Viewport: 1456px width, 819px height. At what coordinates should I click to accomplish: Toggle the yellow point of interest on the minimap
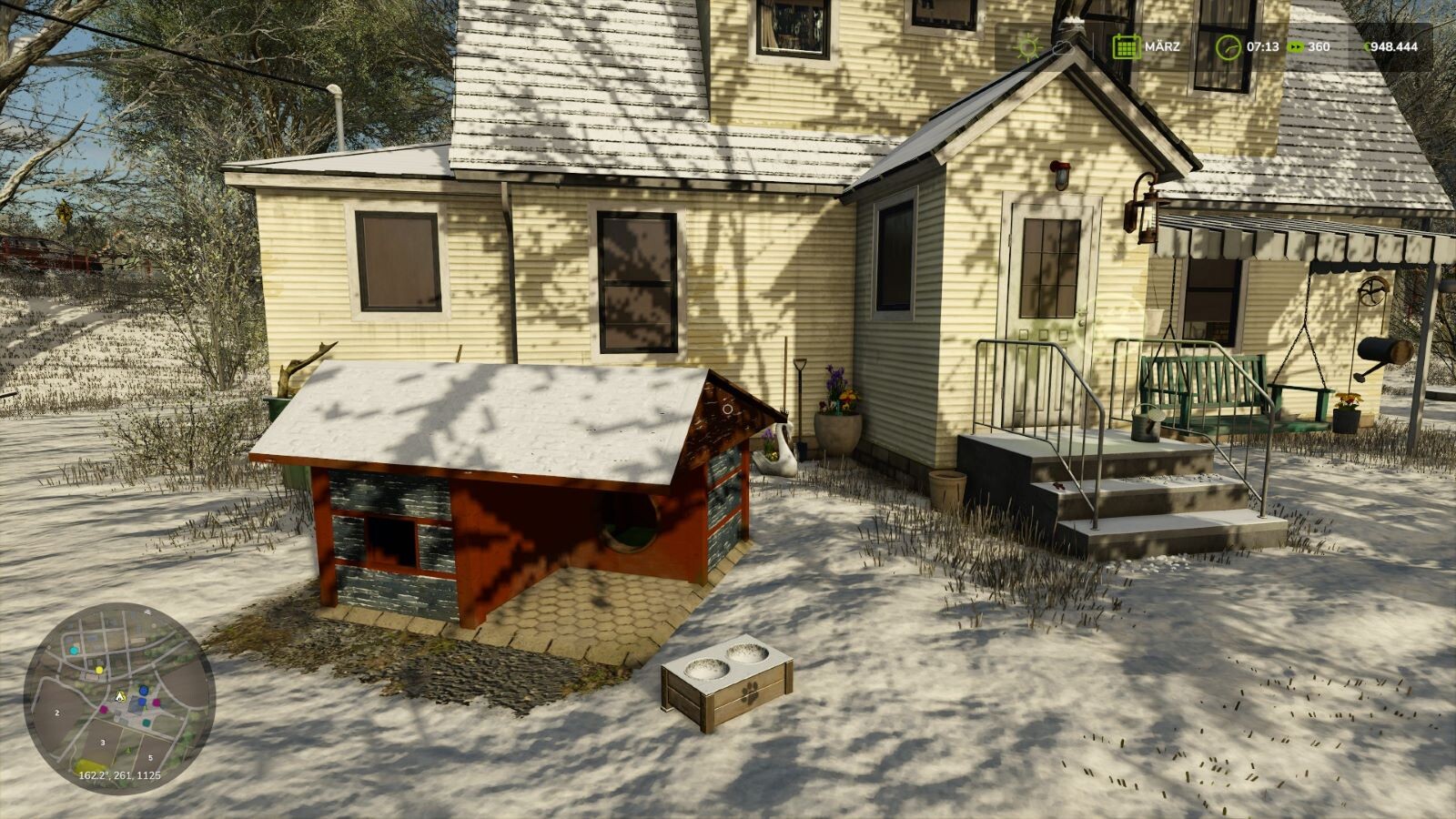point(99,670)
